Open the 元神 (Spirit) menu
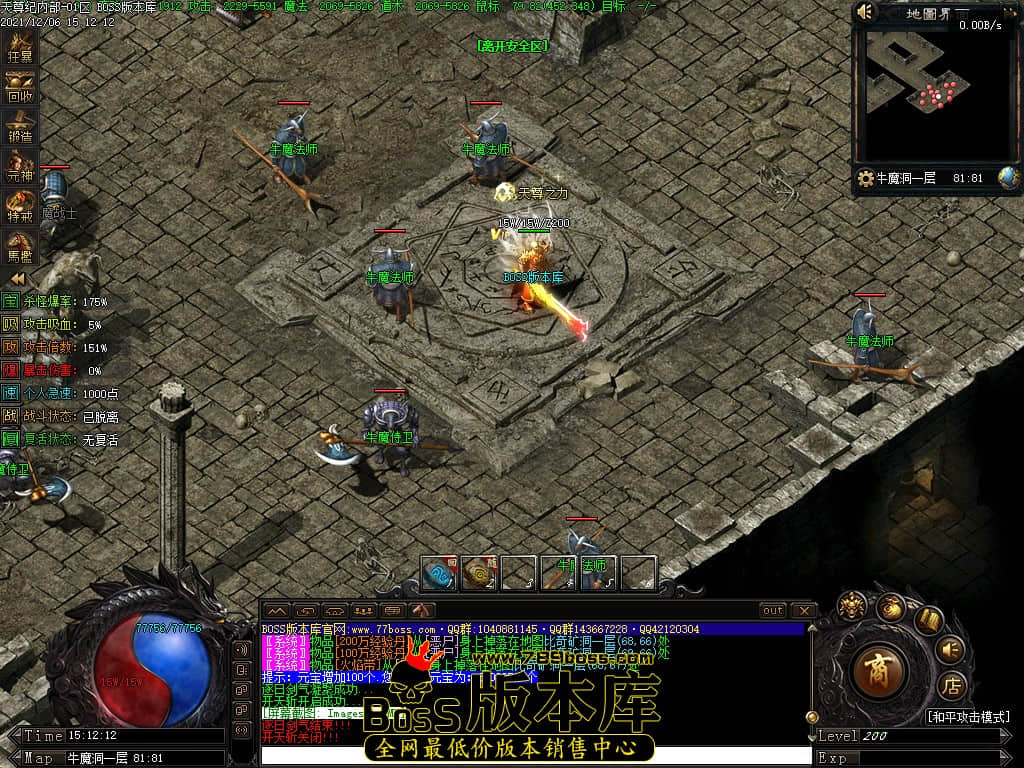Screen dimensions: 1024x768 pos(20,166)
